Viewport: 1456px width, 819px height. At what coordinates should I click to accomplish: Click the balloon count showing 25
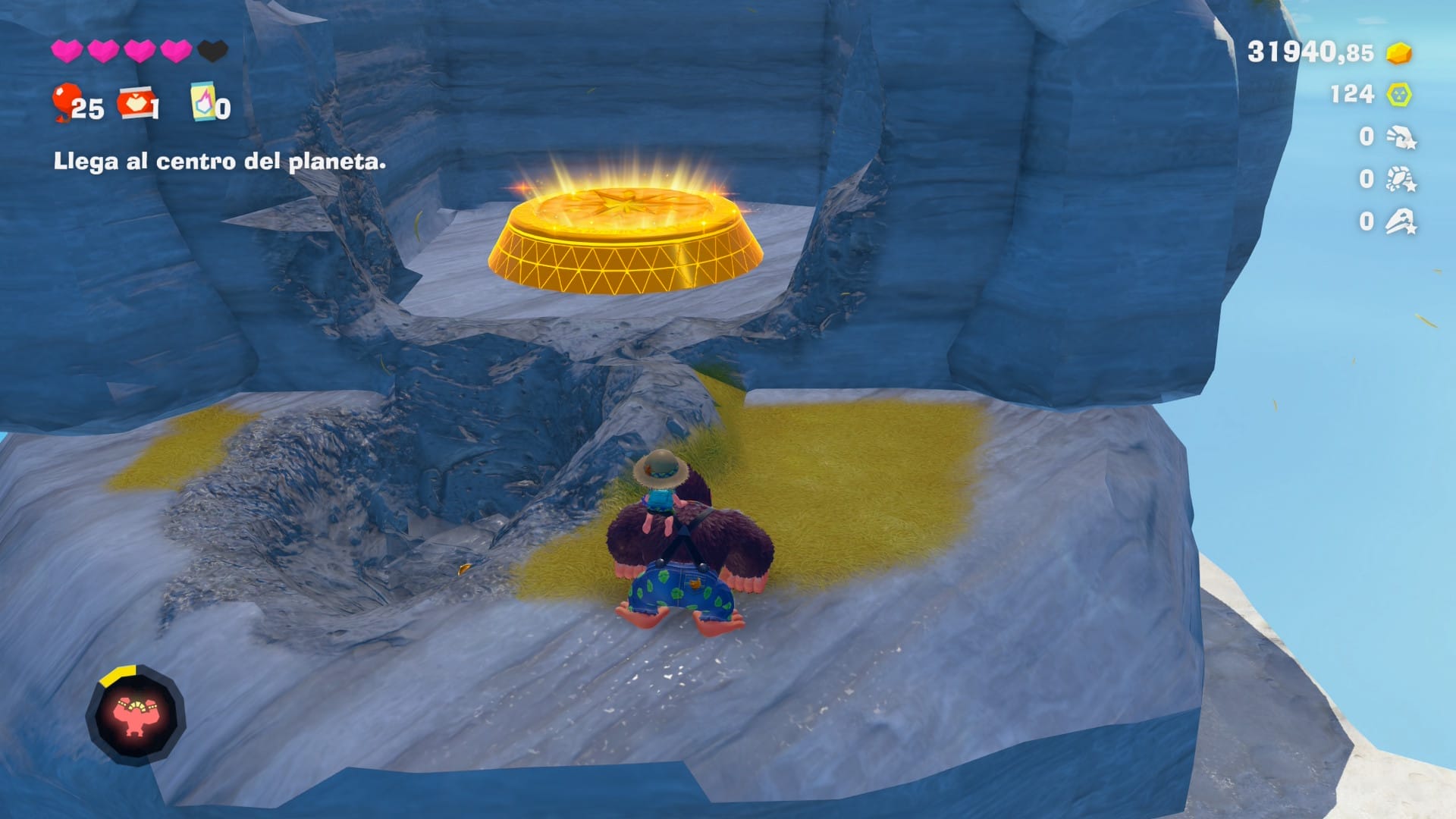[89, 108]
